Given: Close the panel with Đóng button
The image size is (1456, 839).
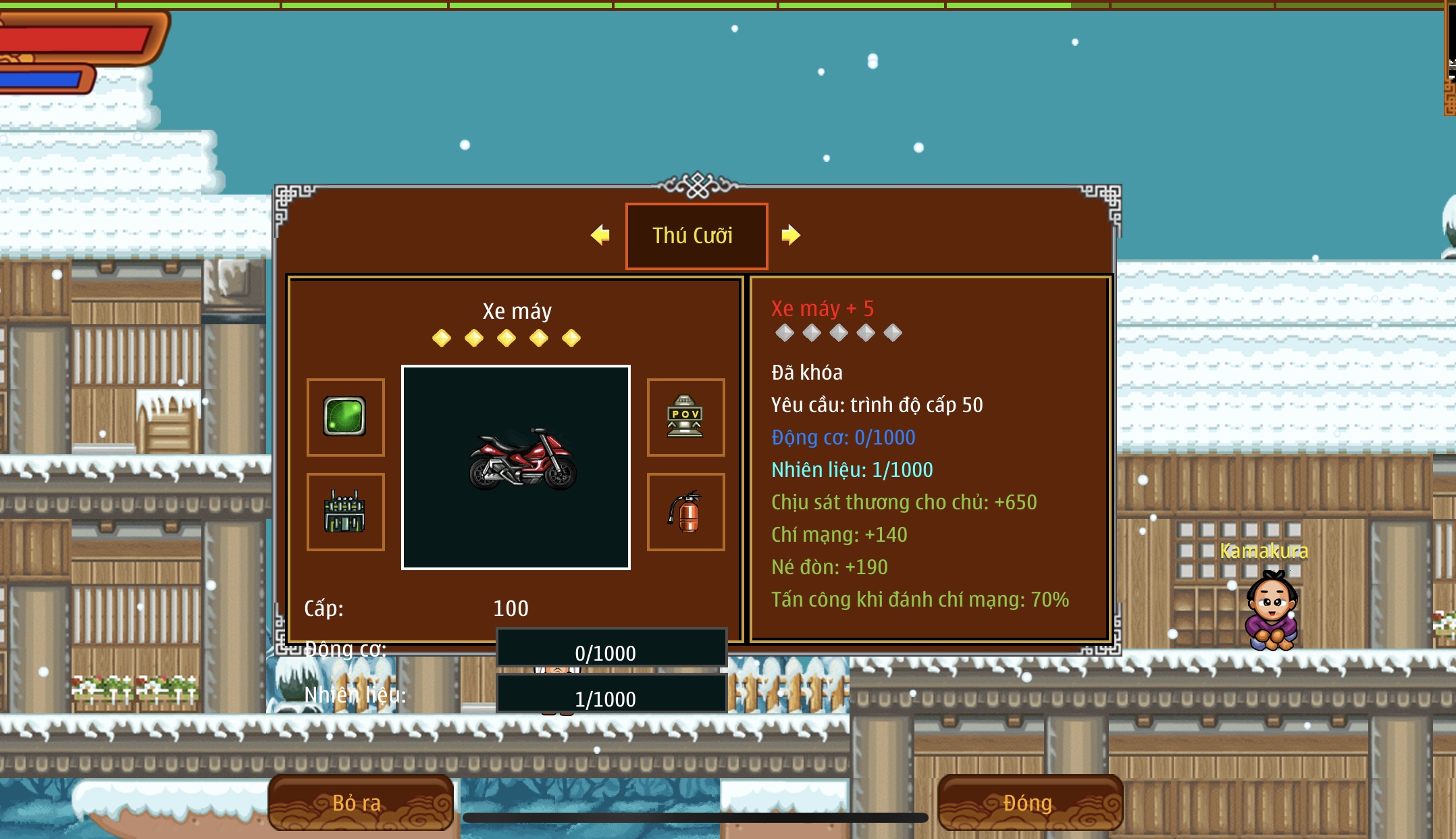Looking at the screenshot, I should tap(1029, 803).
